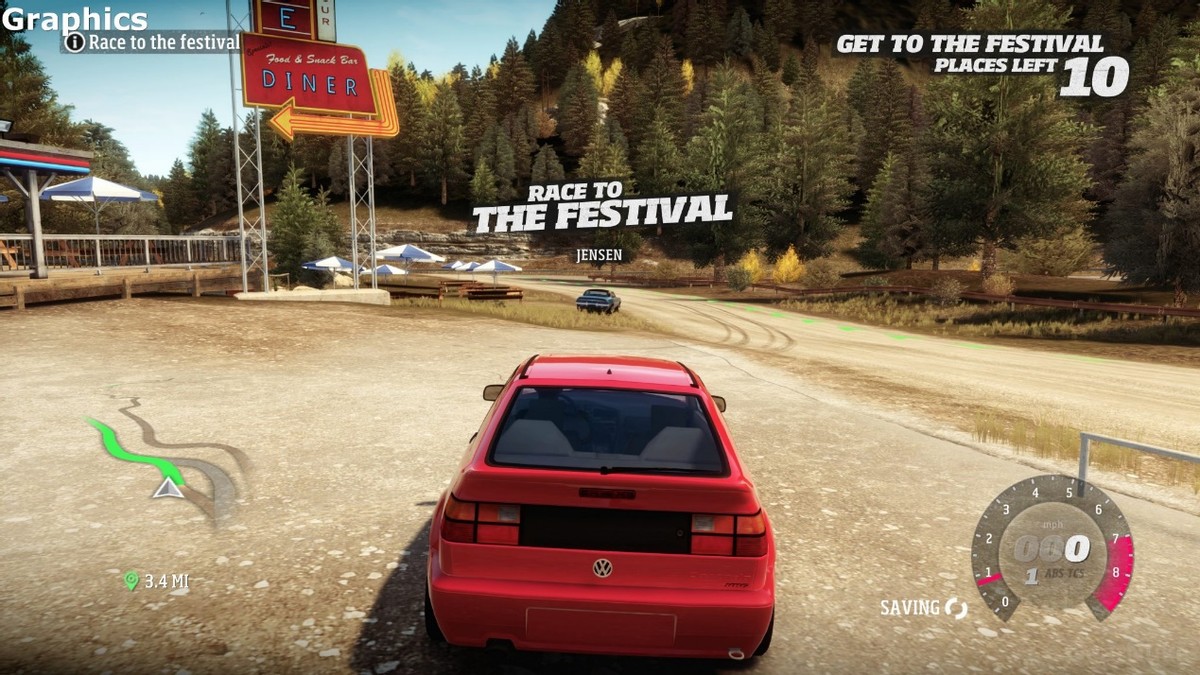Click the Graphics overlay label
The image size is (1200, 675).
coord(75,18)
